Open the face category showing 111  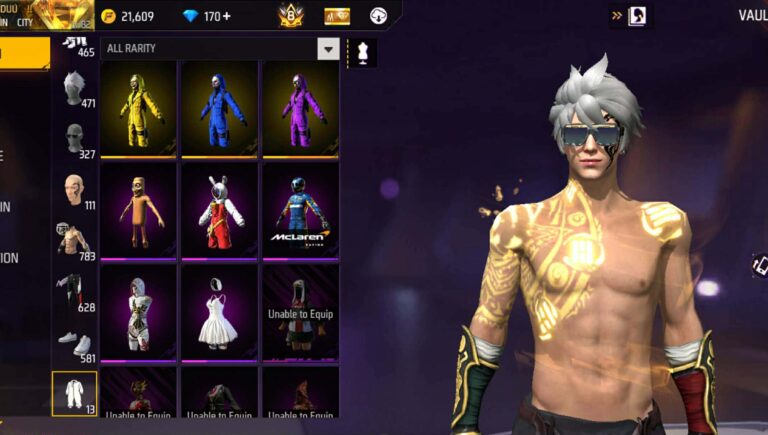click(x=75, y=190)
